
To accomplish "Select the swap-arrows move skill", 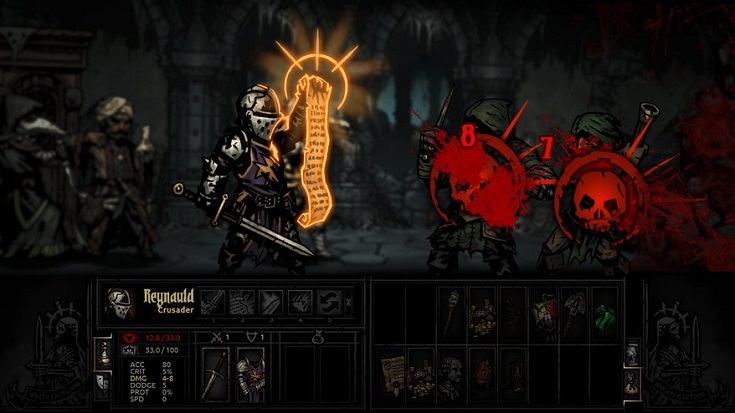I will [x=329, y=303].
